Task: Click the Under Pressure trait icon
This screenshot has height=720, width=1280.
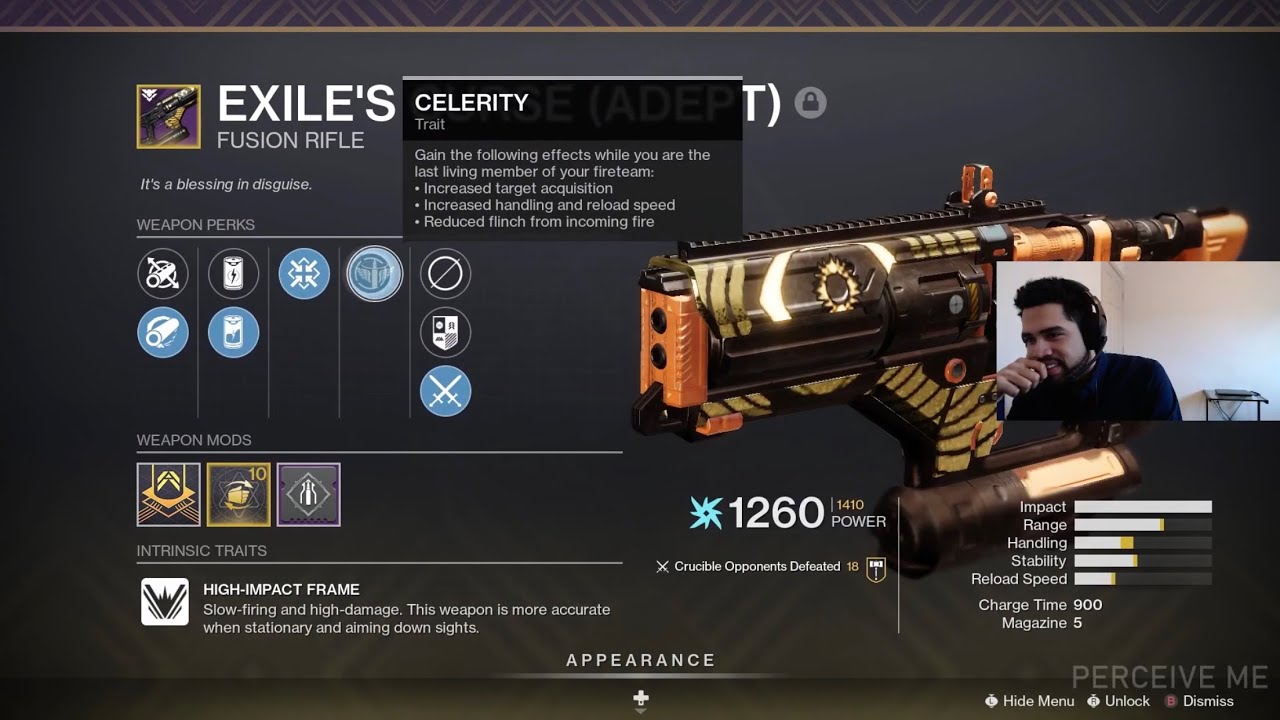Action: tap(304, 274)
